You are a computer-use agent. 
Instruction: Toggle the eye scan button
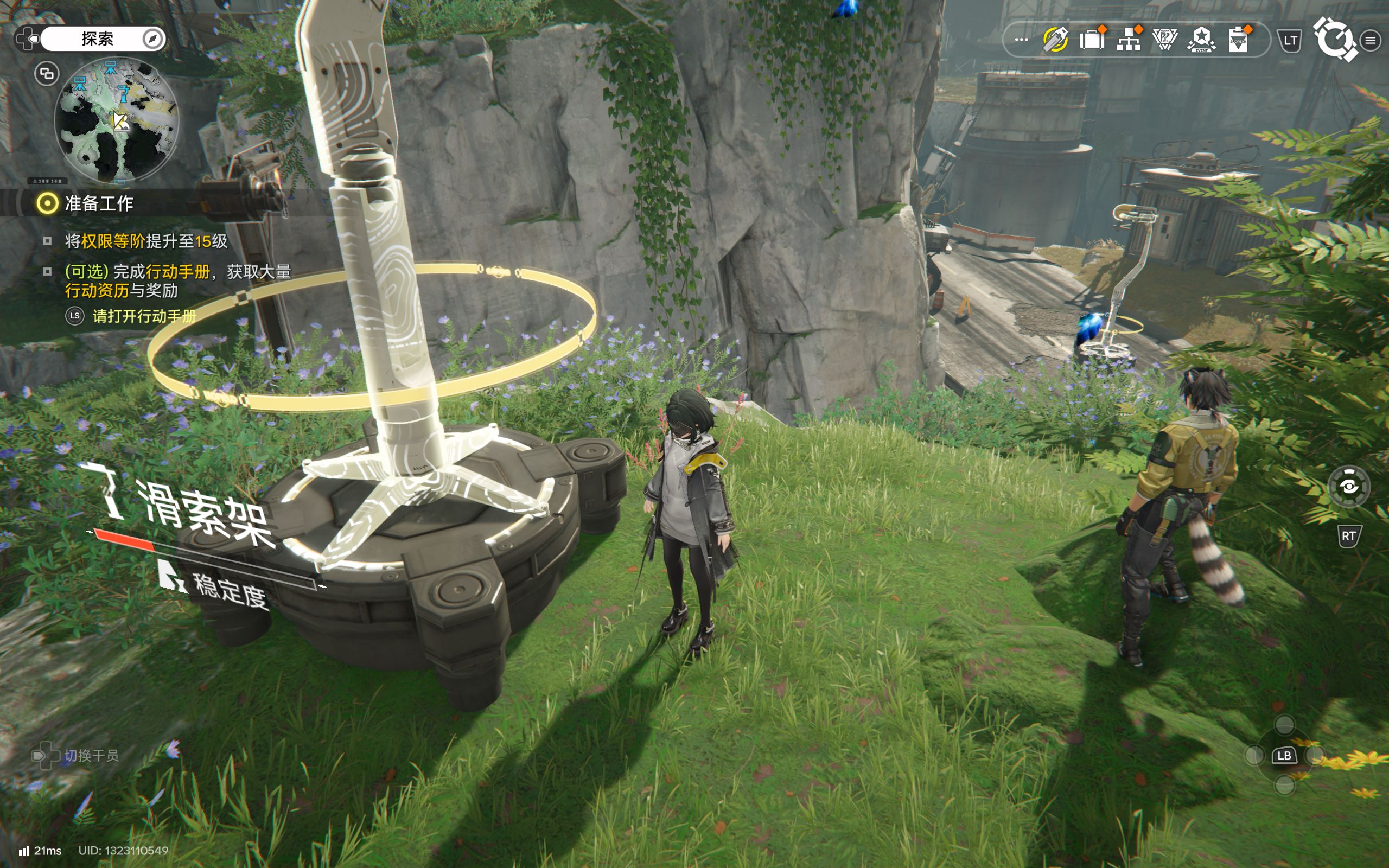pos(1348,487)
